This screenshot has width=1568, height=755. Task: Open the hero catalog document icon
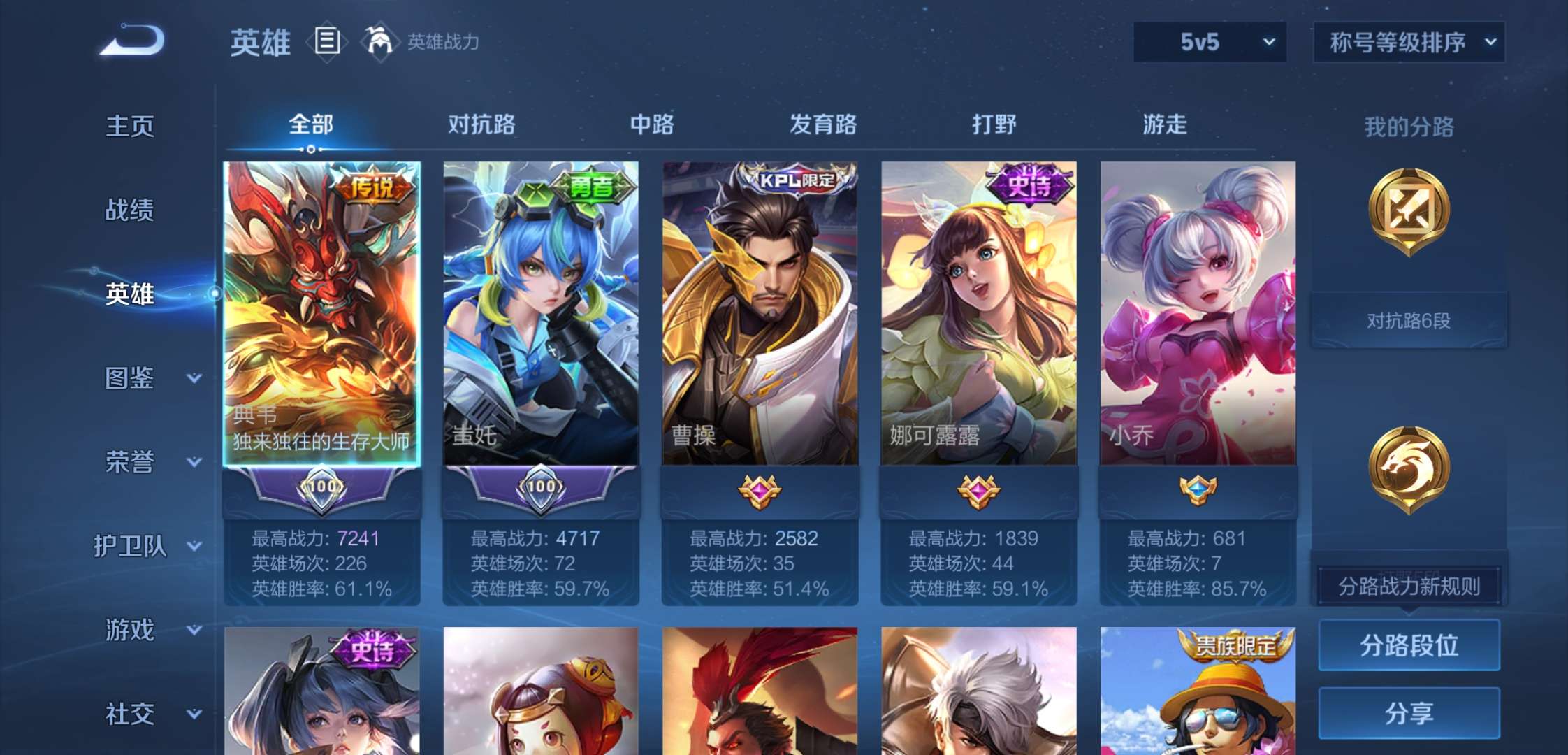326,41
